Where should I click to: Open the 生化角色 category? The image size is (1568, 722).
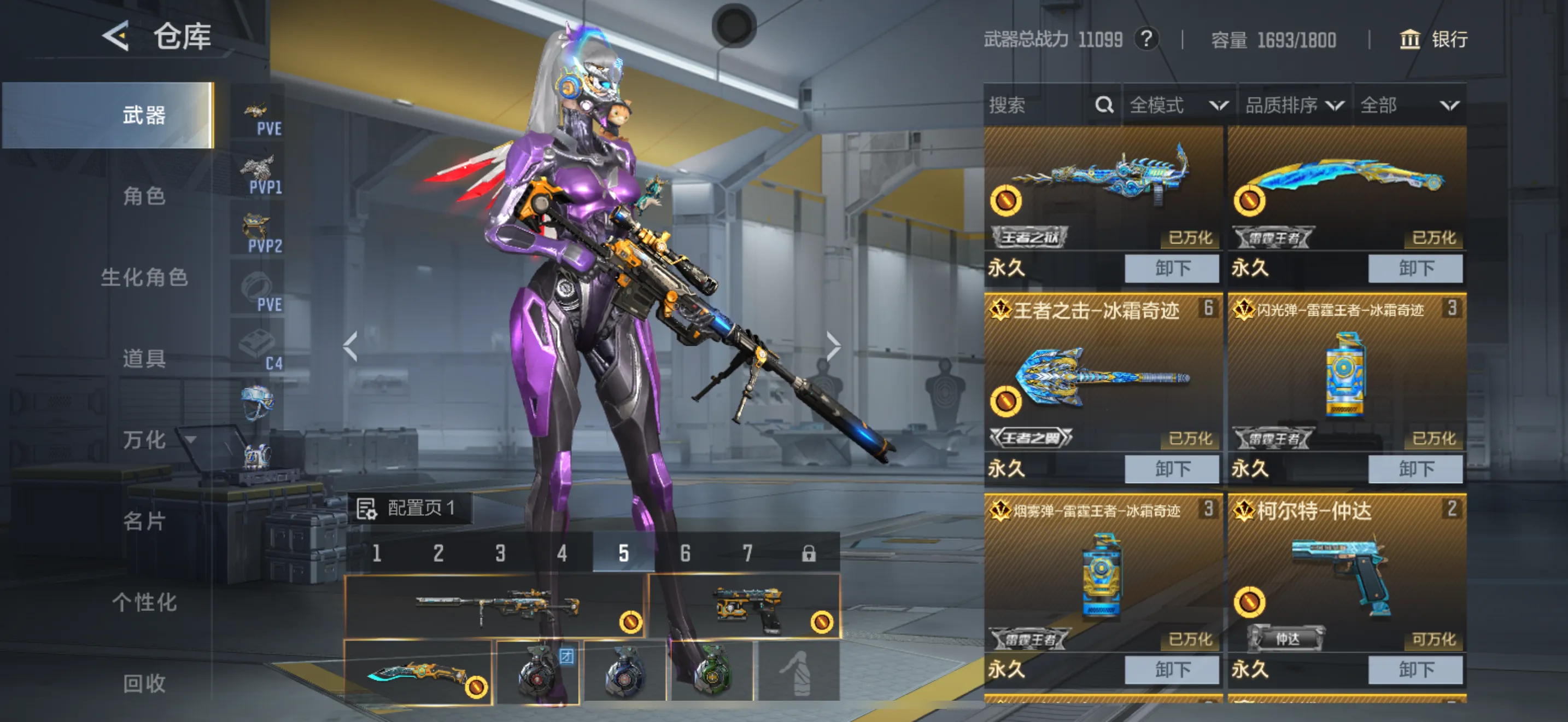pyautogui.click(x=144, y=278)
